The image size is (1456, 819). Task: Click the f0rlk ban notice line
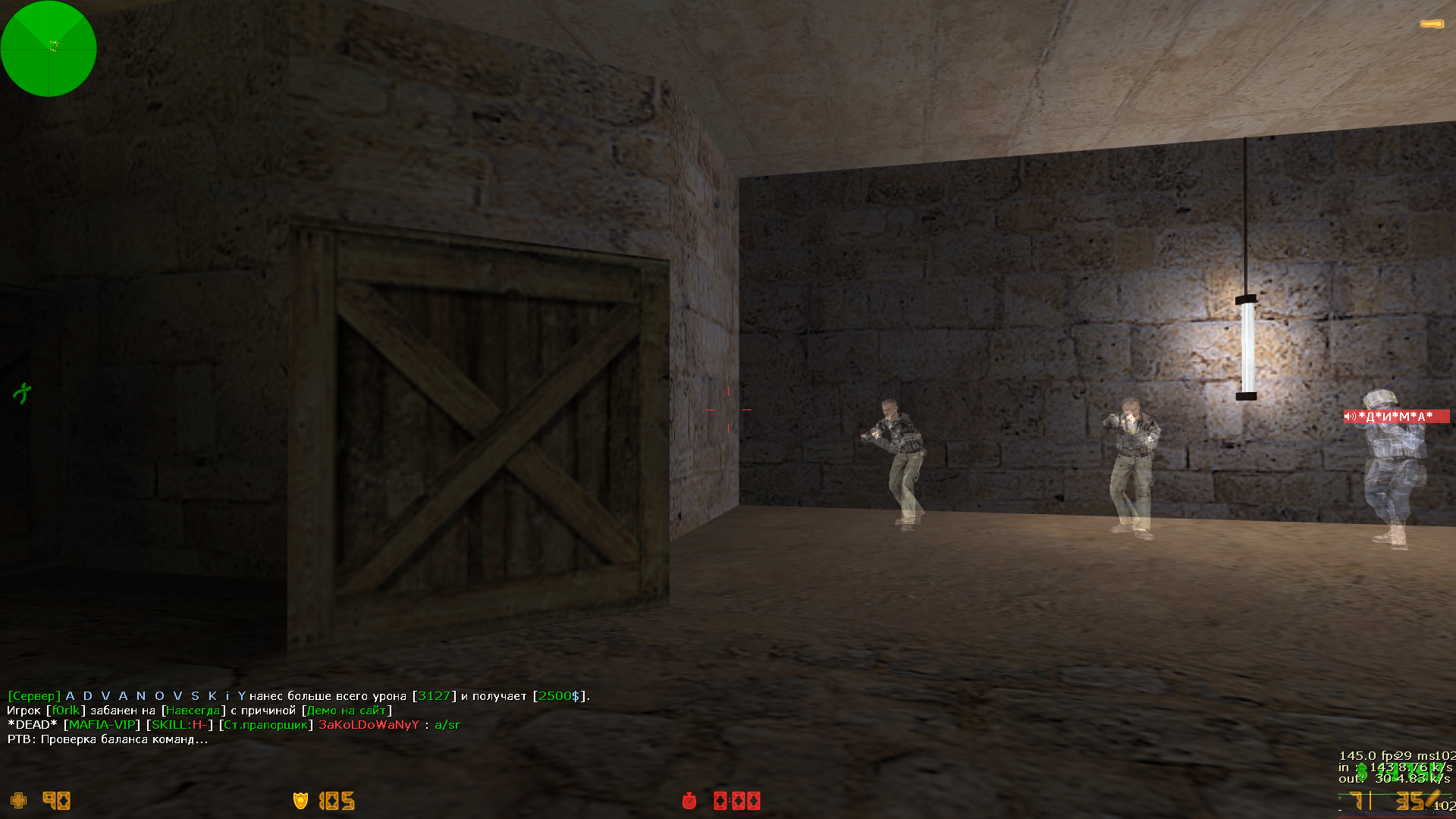[200, 711]
